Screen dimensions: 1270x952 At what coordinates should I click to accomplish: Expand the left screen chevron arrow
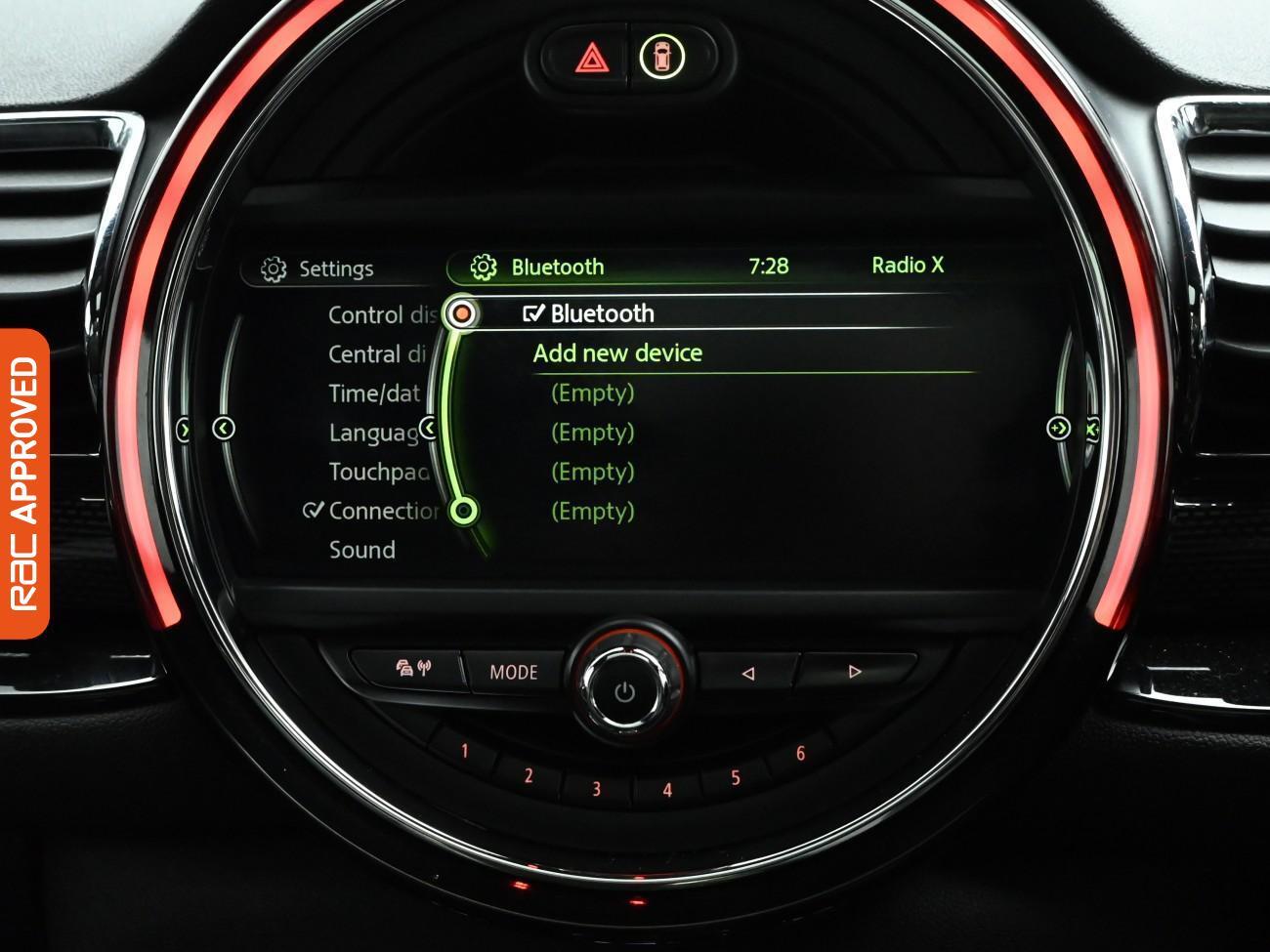tap(224, 427)
